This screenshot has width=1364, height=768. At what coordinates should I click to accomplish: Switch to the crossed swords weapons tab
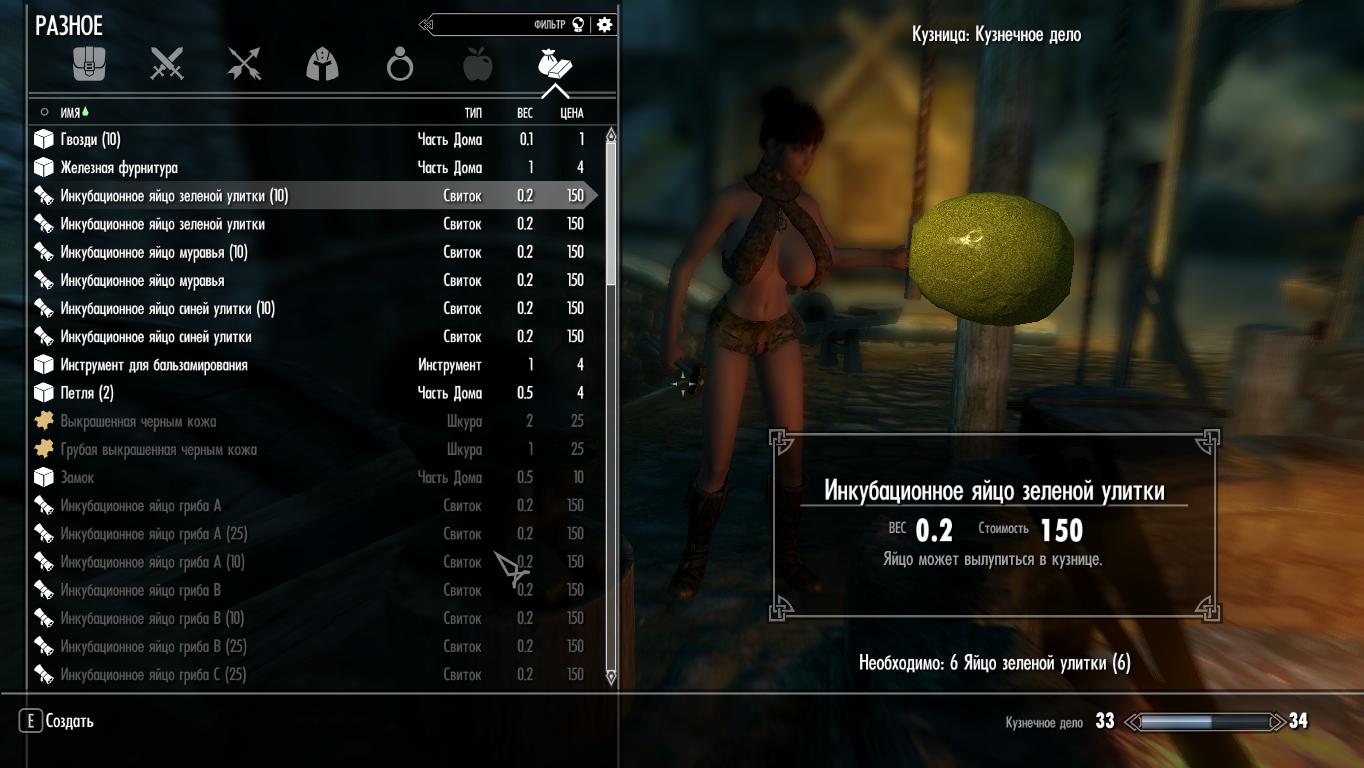click(167, 66)
